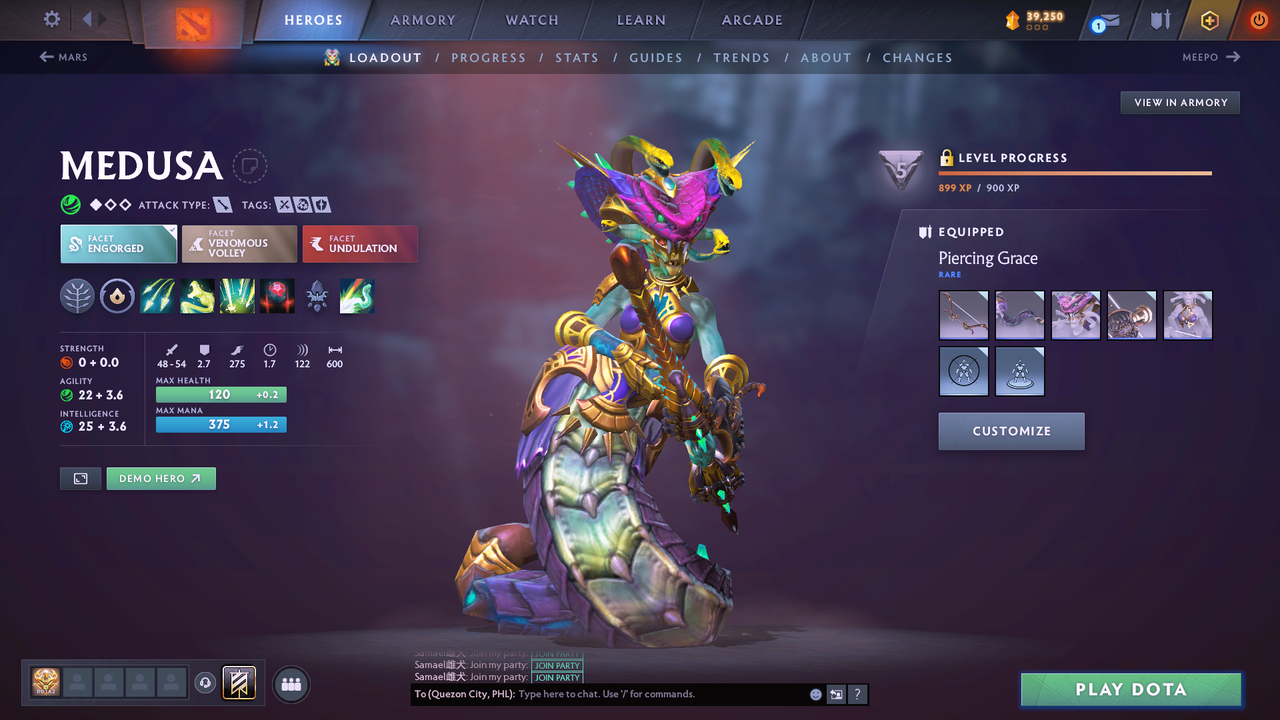Switch to the Venomous Volley facet
1280x720 pixels.
coord(239,243)
